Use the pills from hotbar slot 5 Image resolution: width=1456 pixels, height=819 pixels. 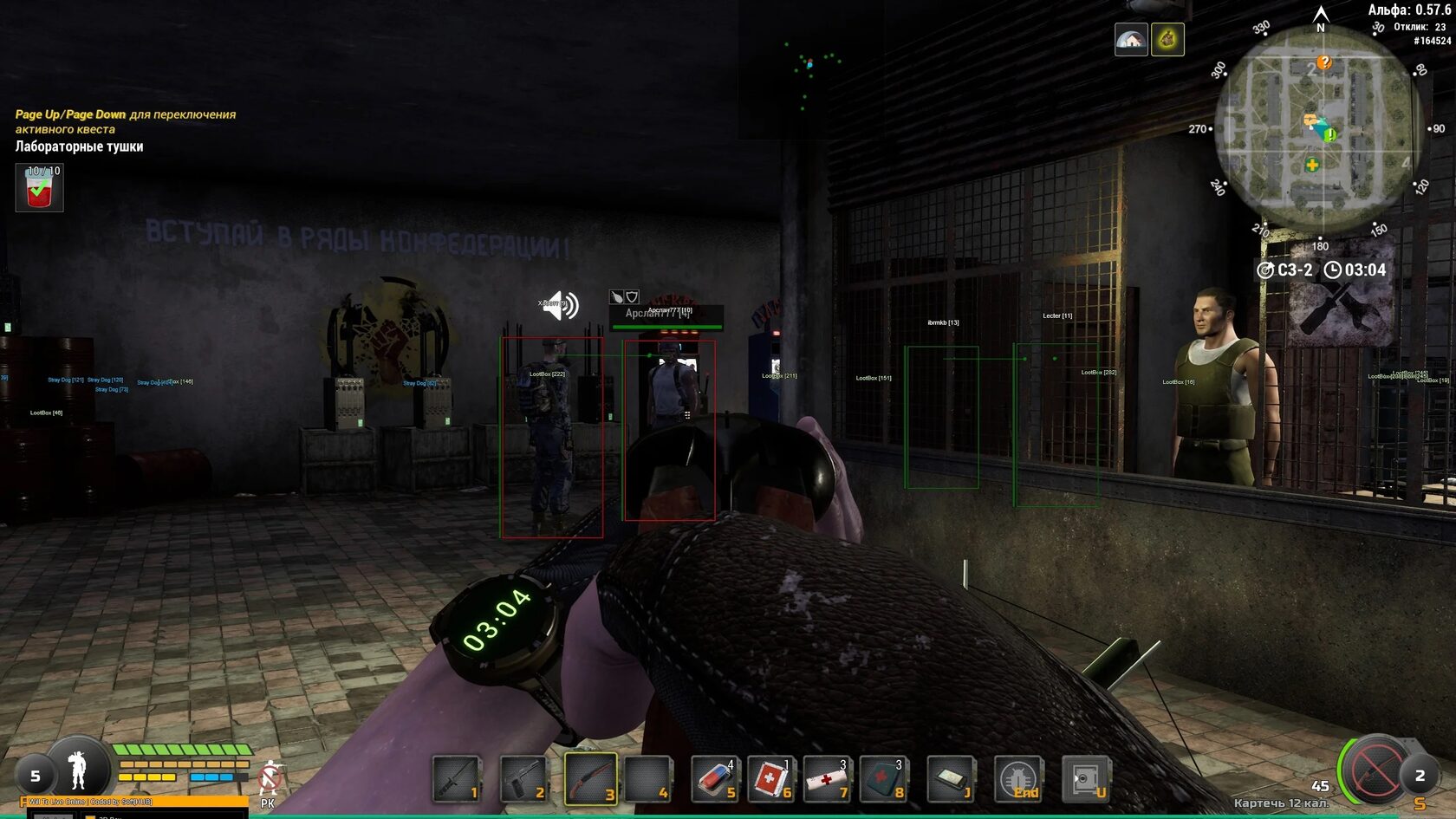712,777
